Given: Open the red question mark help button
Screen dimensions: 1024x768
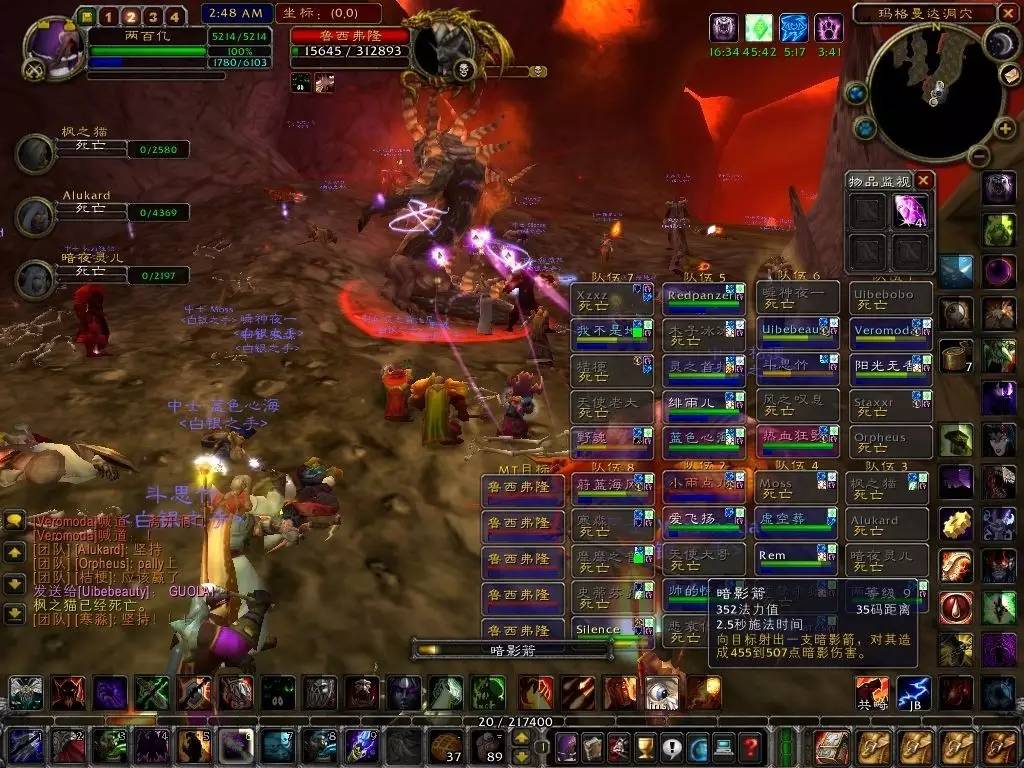Looking at the screenshot, I should (750, 747).
